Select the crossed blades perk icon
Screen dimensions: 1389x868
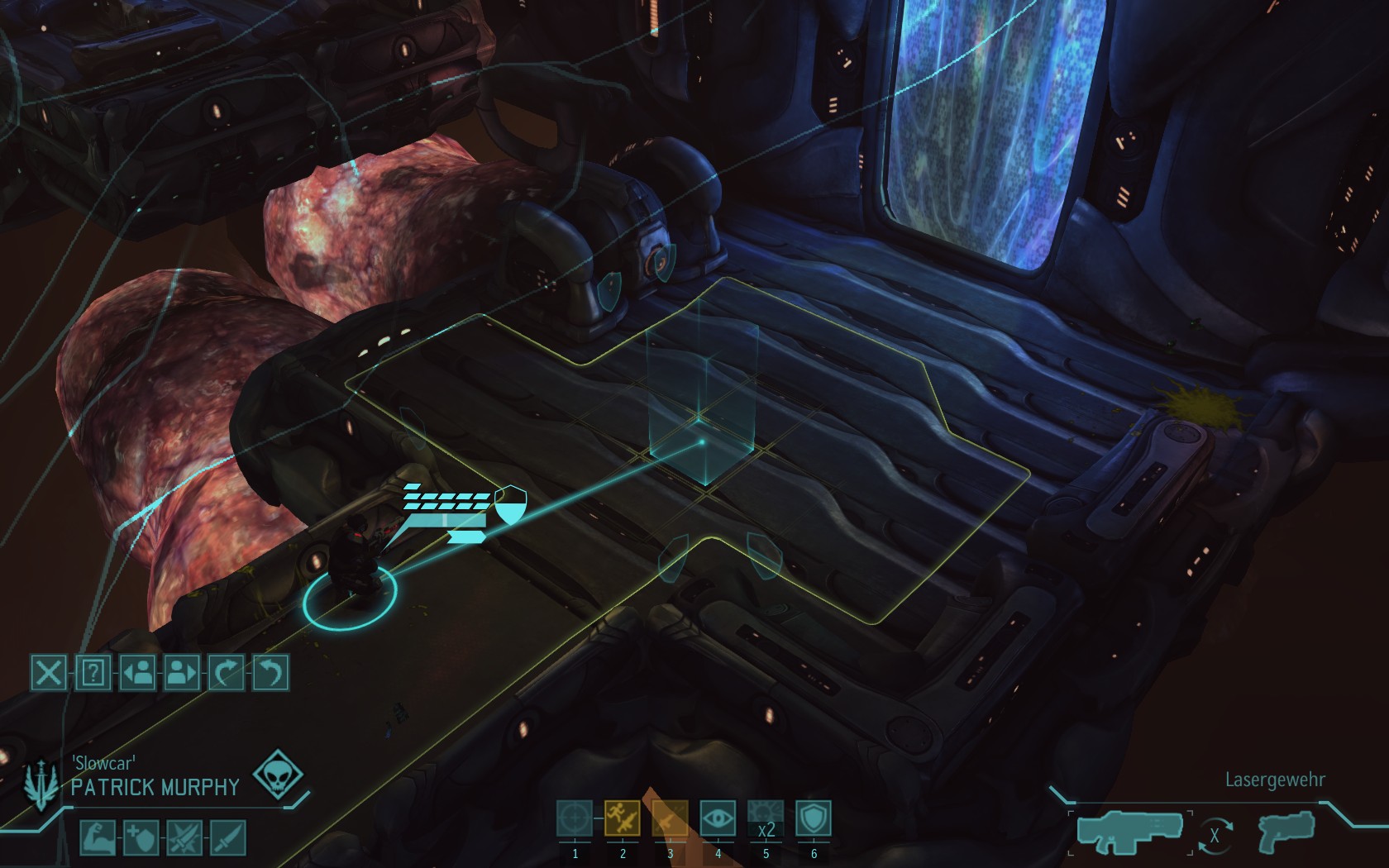[184, 838]
